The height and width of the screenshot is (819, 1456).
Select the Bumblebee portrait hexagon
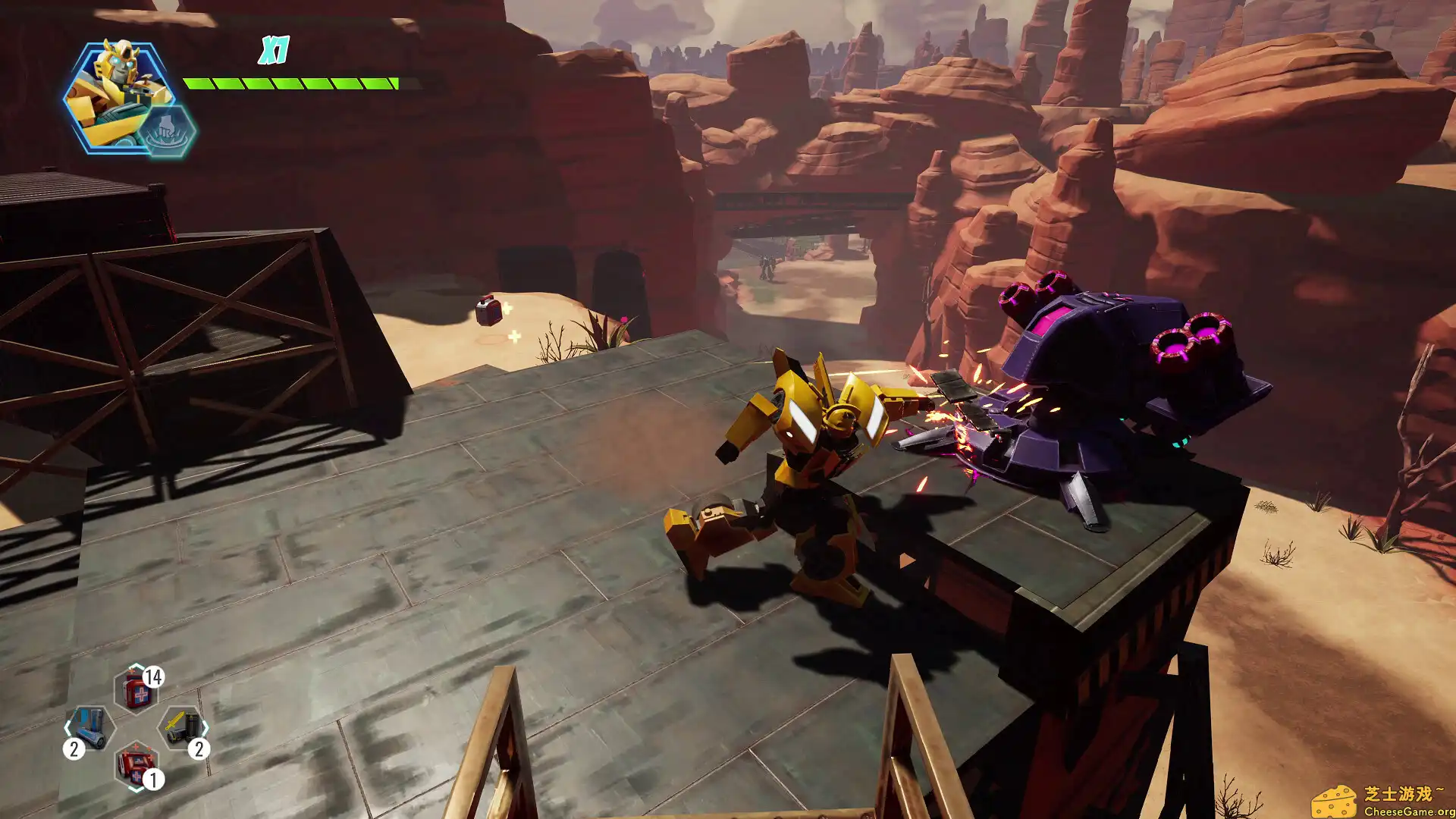tap(118, 87)
